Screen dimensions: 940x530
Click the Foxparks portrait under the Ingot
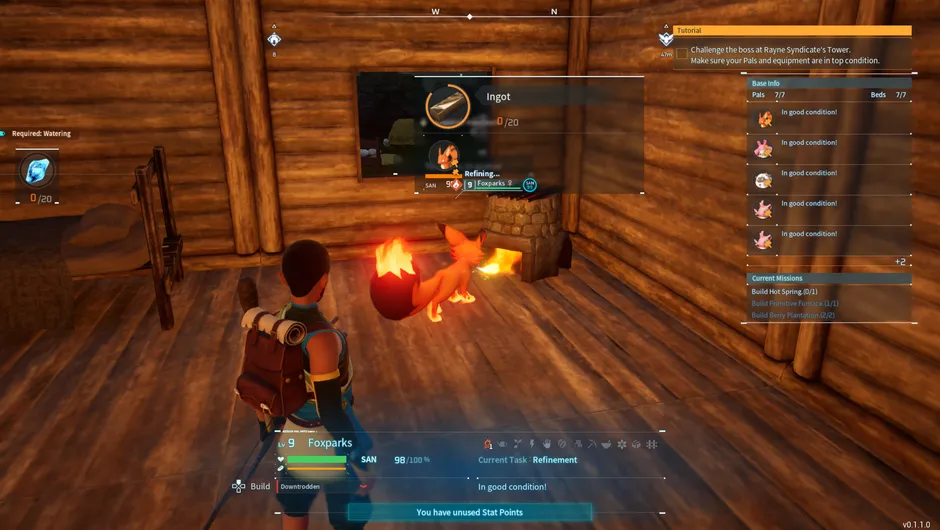click(445, 155)
